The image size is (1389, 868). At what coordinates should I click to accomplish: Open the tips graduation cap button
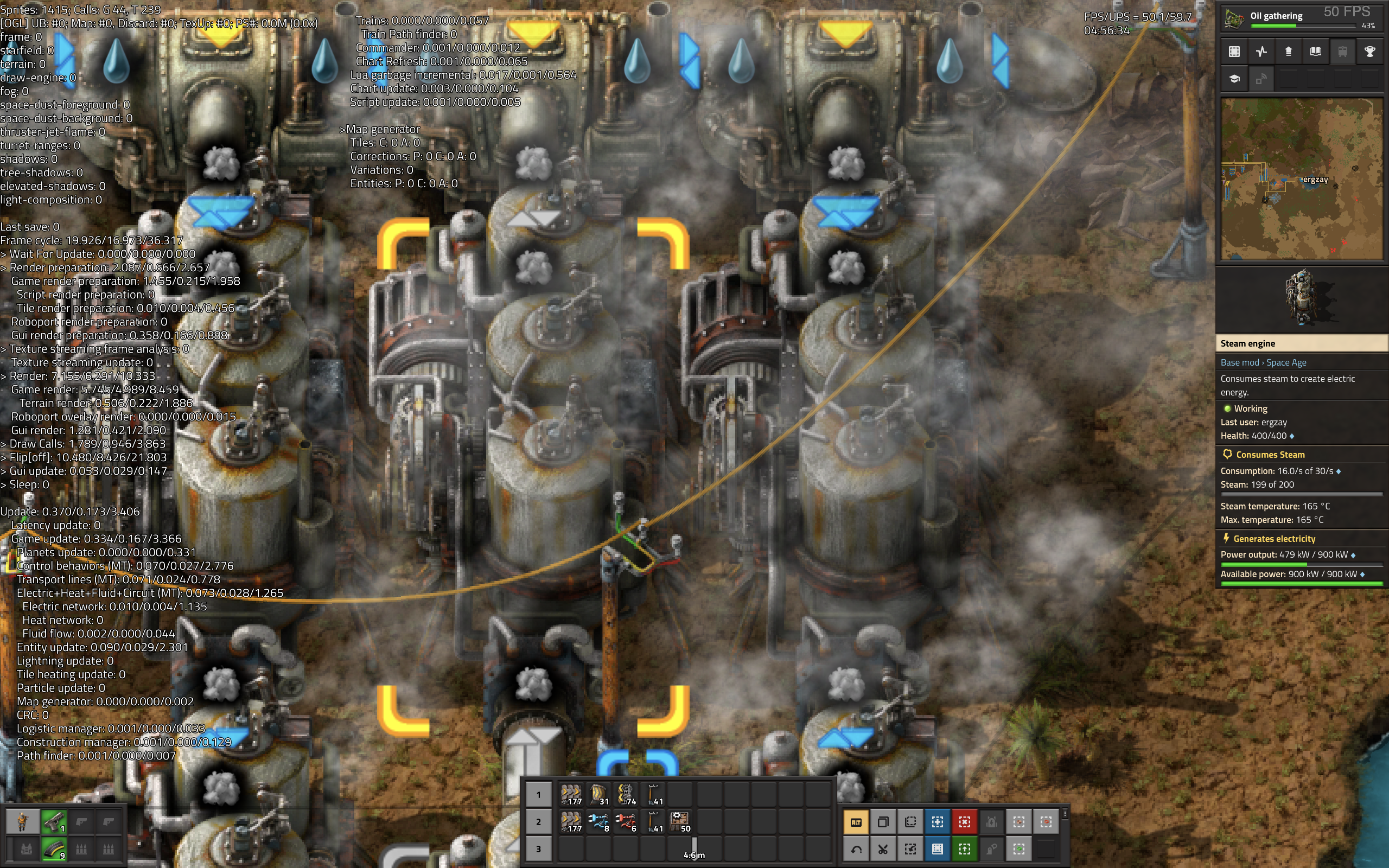1234,79
